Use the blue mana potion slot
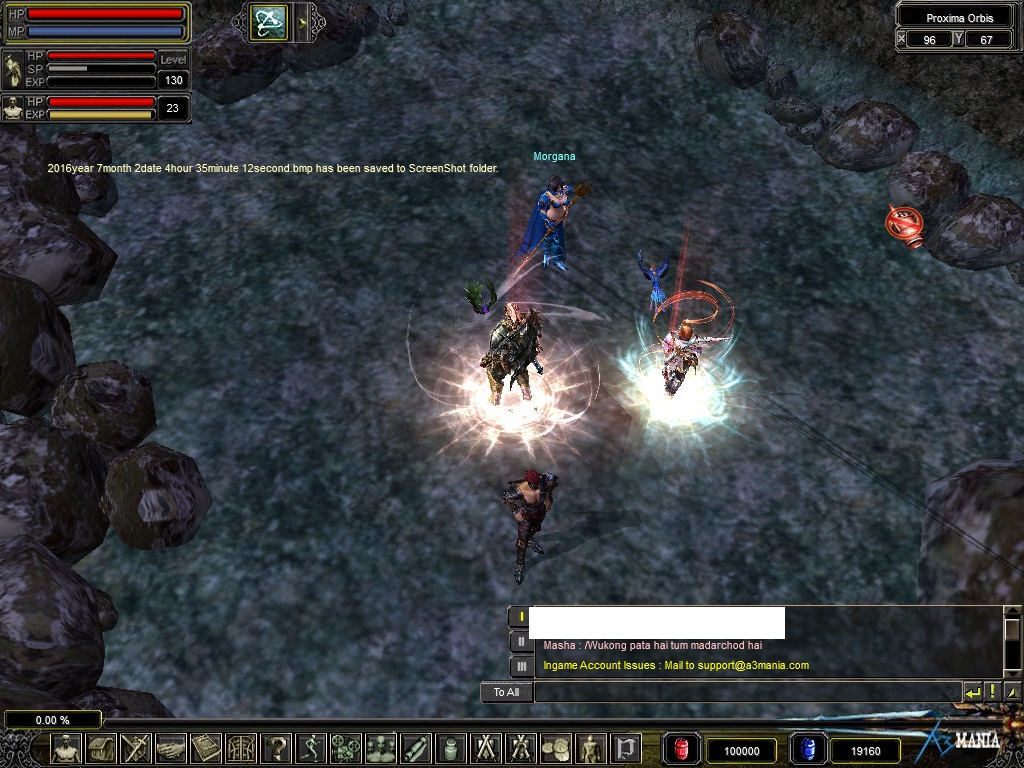The width and height of the screenshot is (1024, 768). (808, 749)
